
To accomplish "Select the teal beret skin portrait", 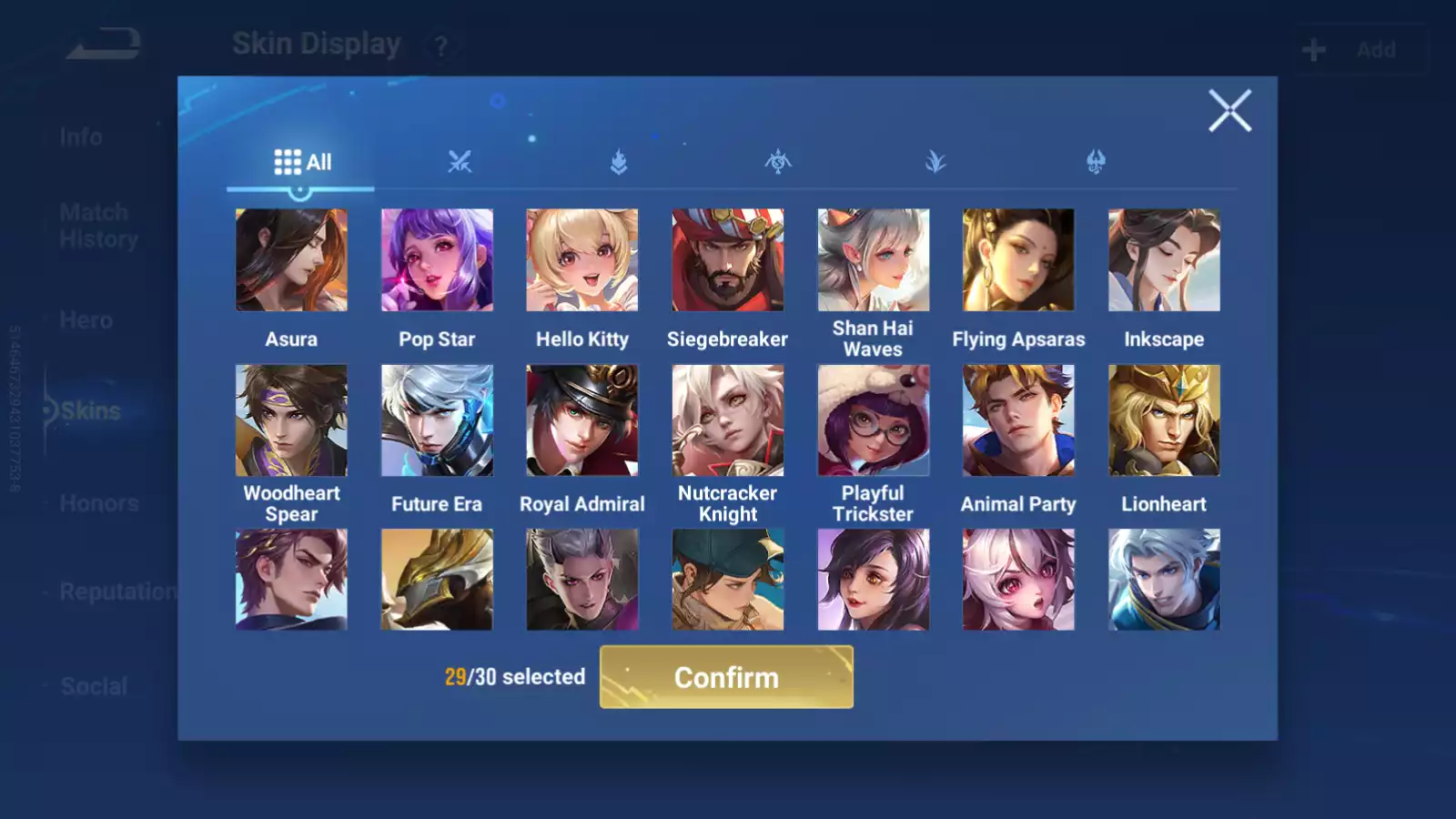I will point(727,580).
